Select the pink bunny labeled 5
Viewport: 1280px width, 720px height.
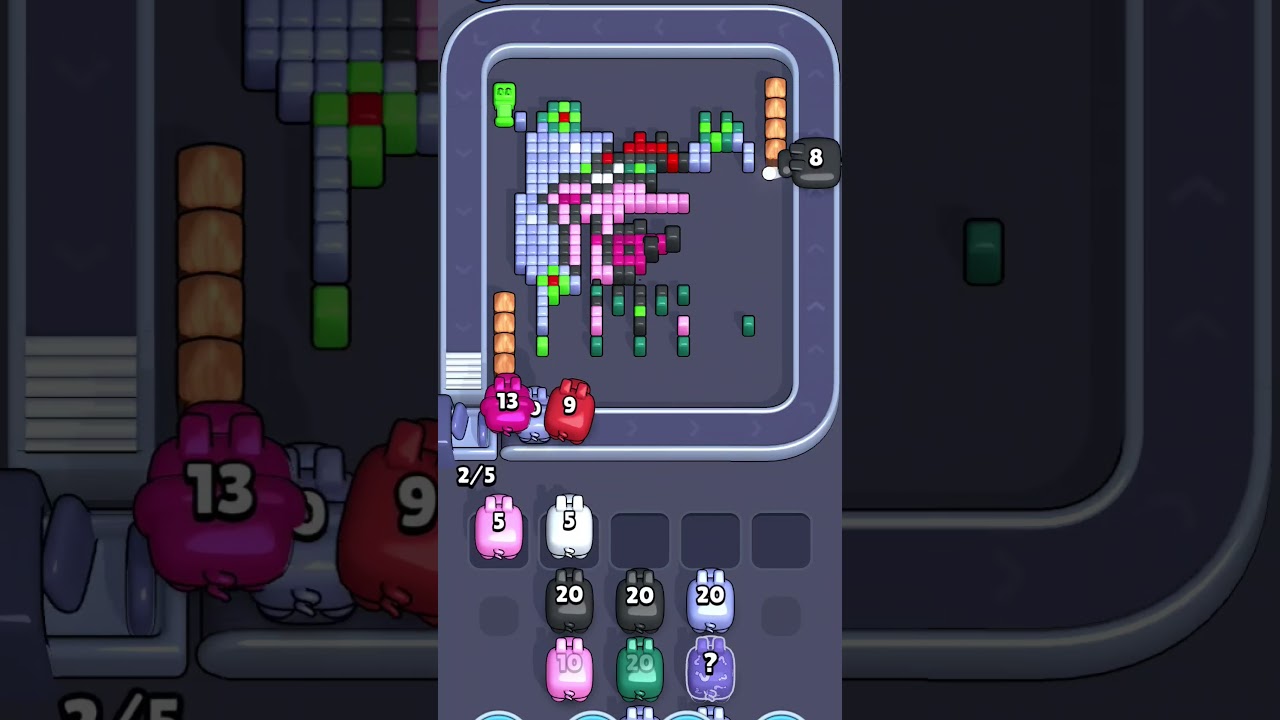499,526
